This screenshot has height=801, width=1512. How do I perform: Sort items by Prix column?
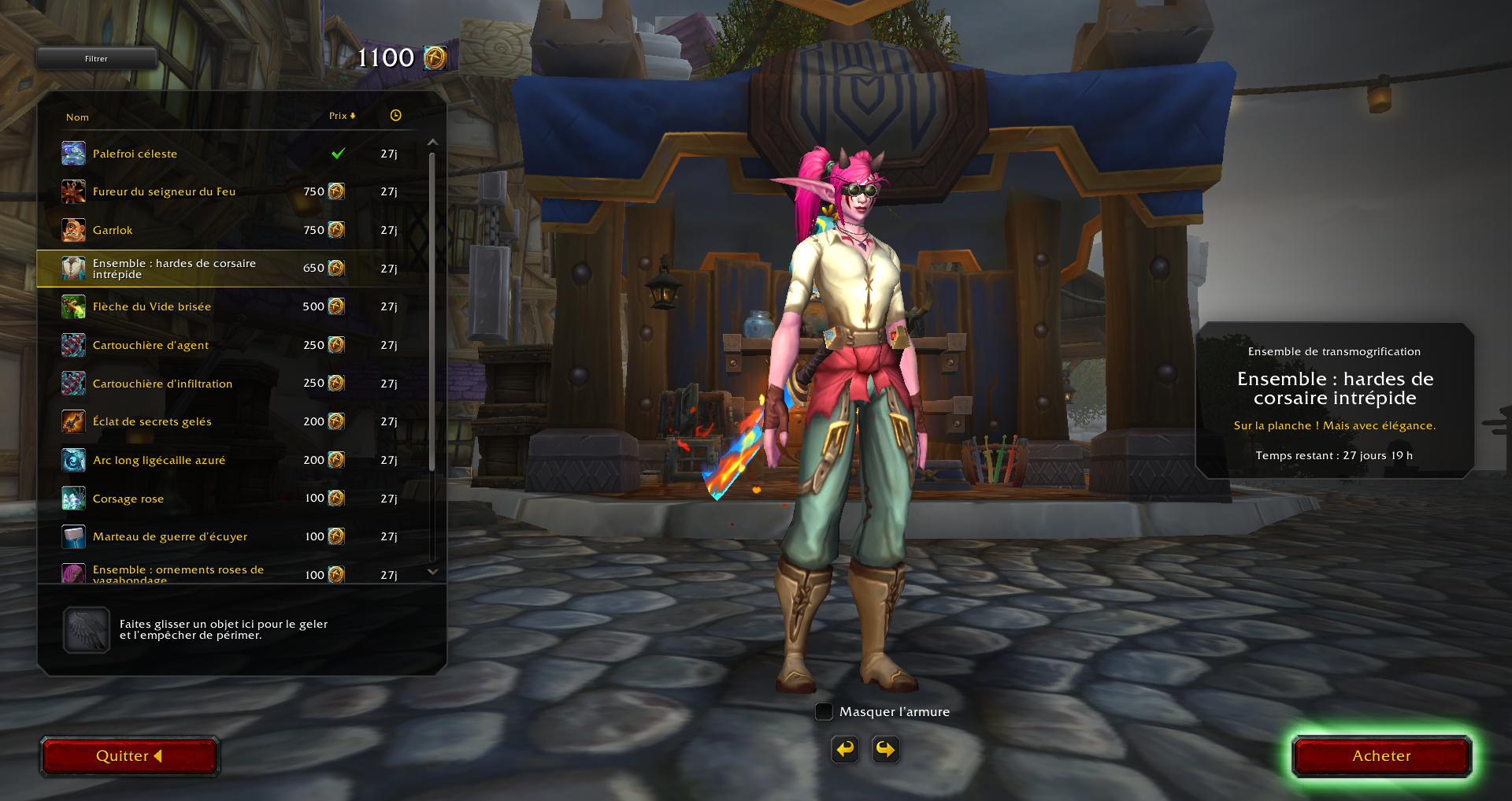click(342, 116)
